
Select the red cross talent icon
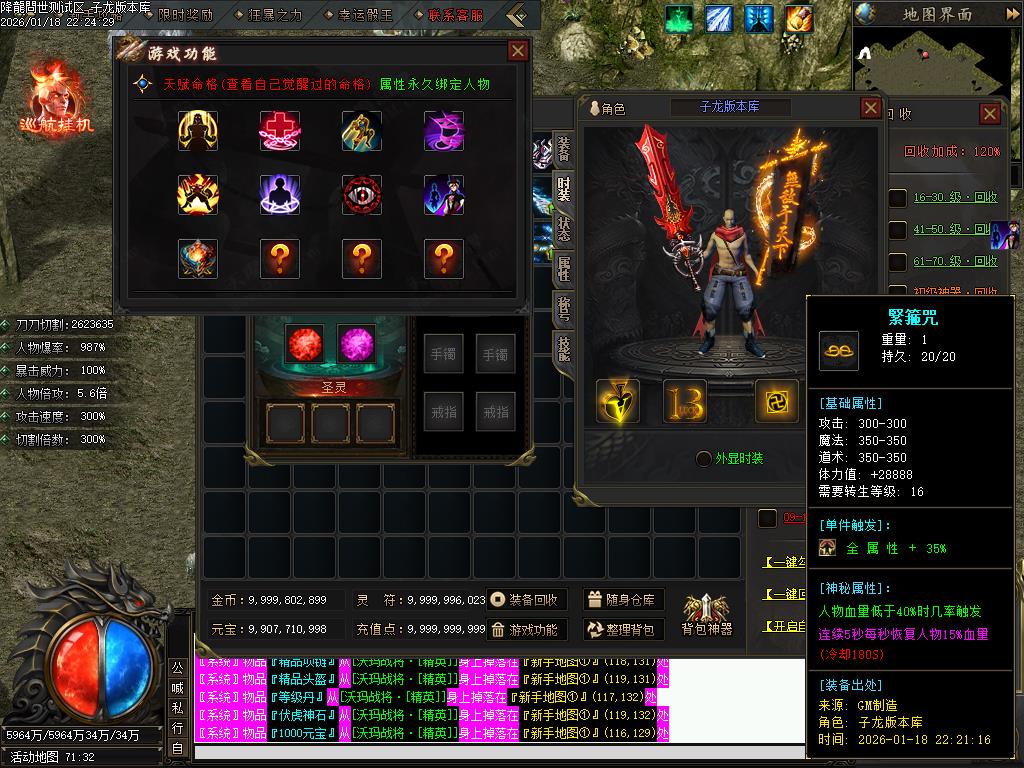pos(280,130)
